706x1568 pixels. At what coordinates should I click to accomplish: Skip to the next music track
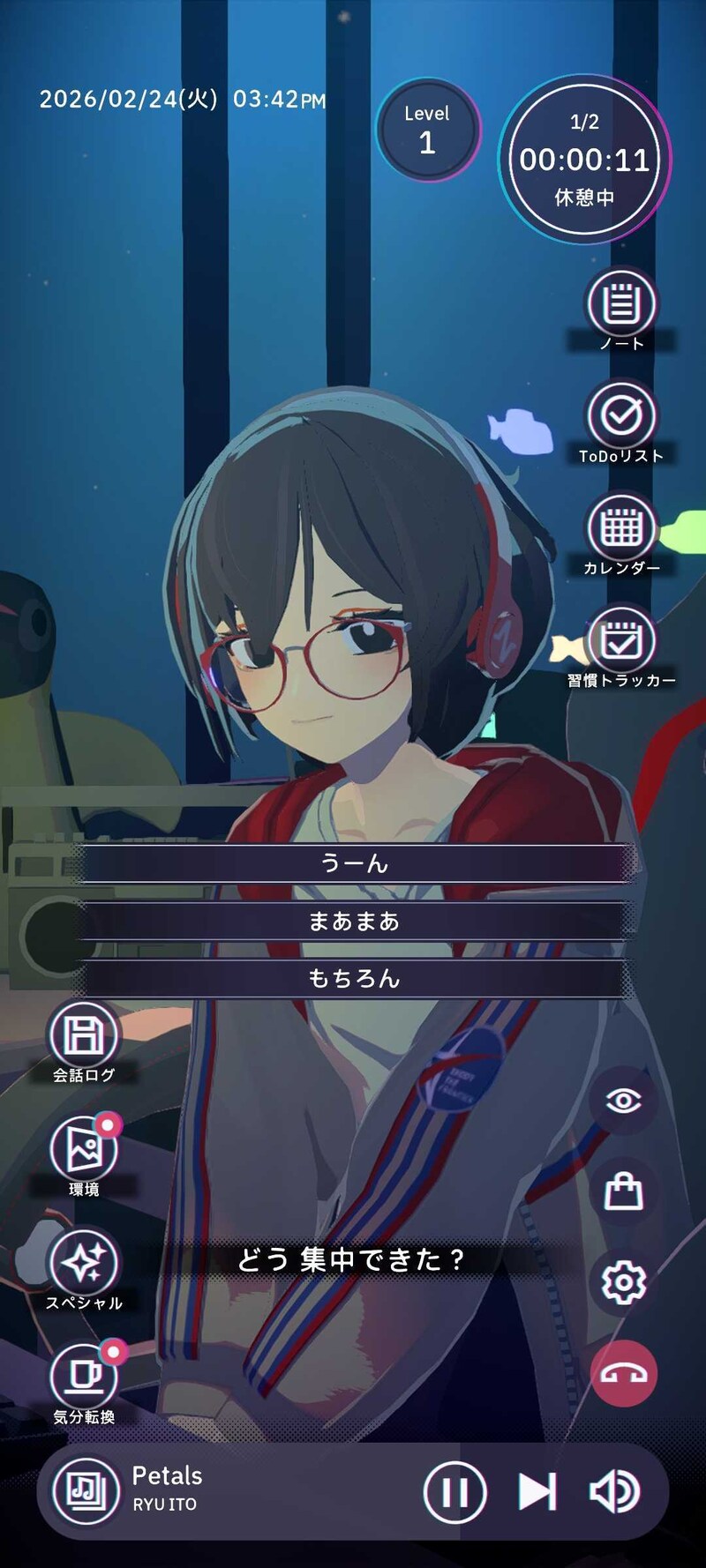(x=537, y=1492)
